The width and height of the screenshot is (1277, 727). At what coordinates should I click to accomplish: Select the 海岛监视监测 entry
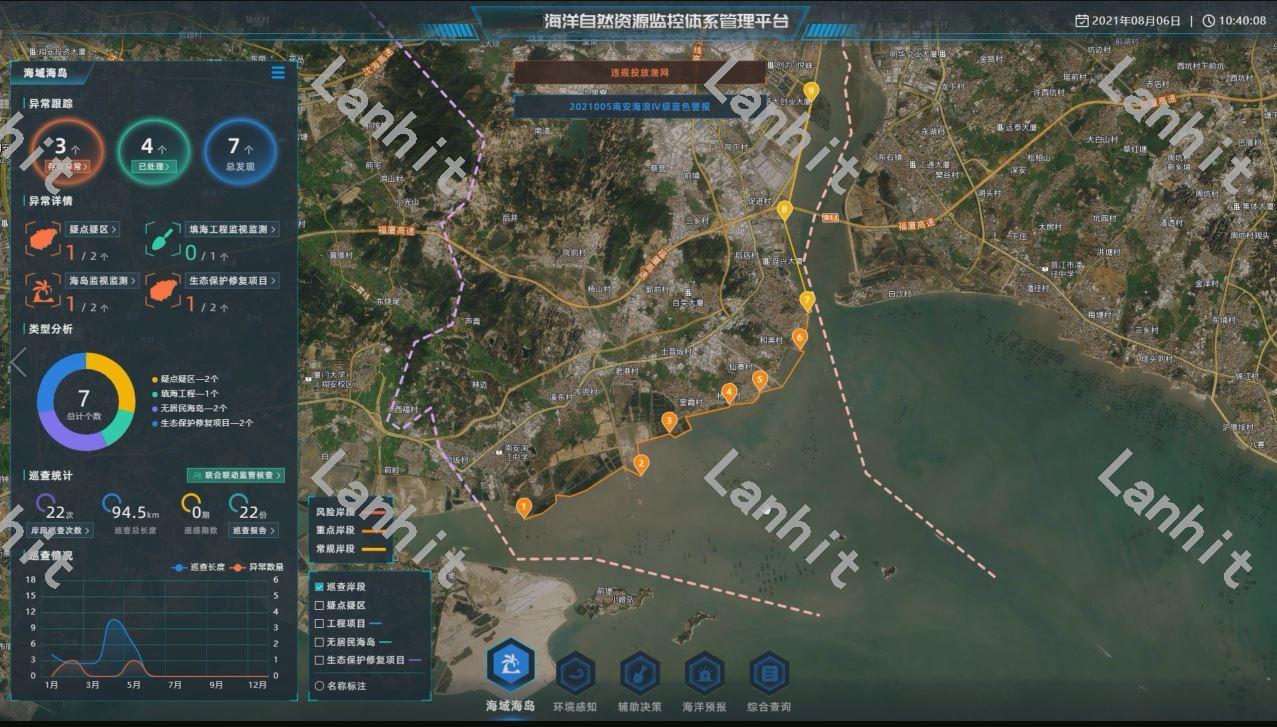[x=103, y=281]
